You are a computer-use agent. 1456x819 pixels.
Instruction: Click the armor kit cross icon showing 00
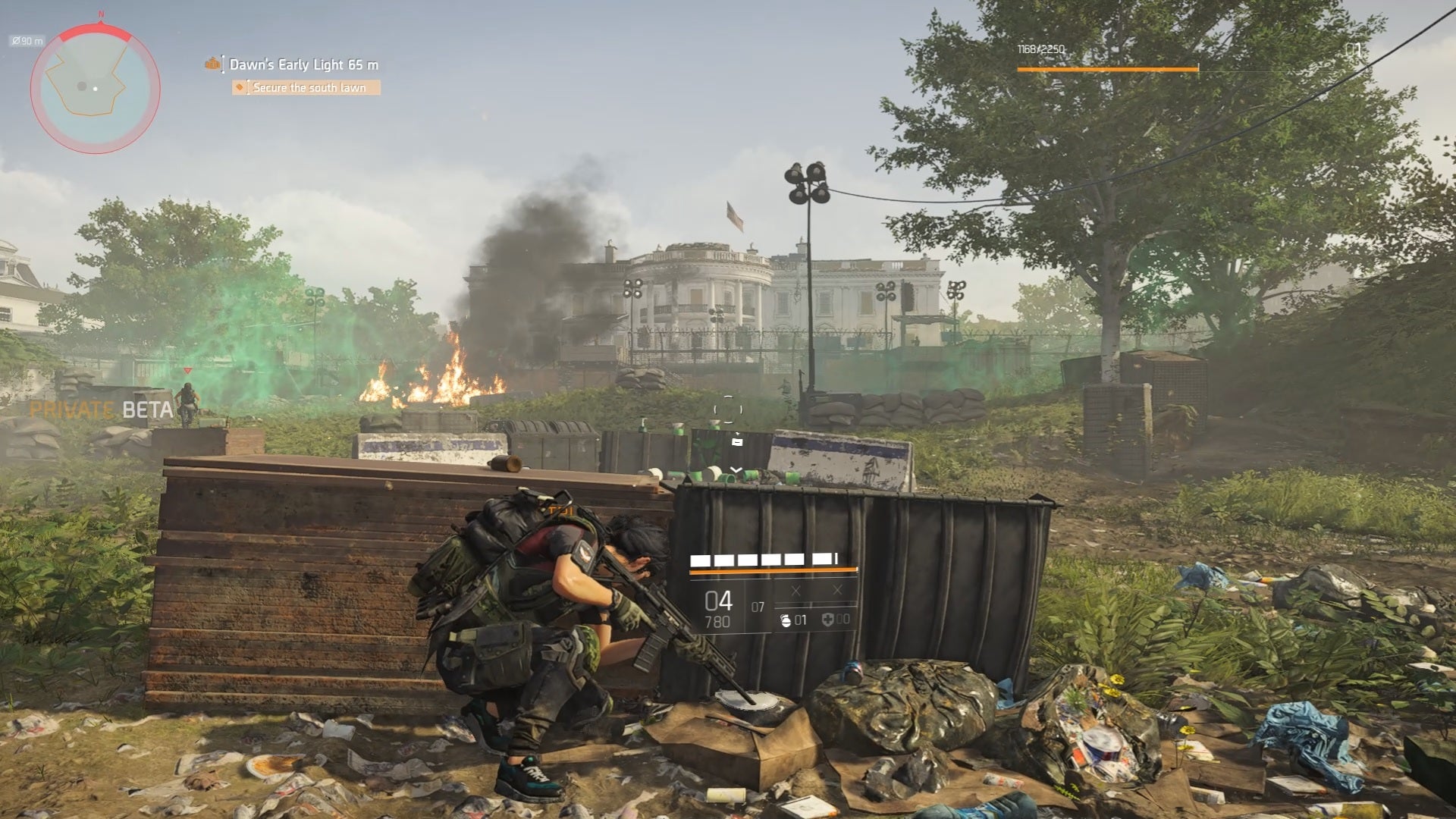pyautogui.click(x=828, y=622)
